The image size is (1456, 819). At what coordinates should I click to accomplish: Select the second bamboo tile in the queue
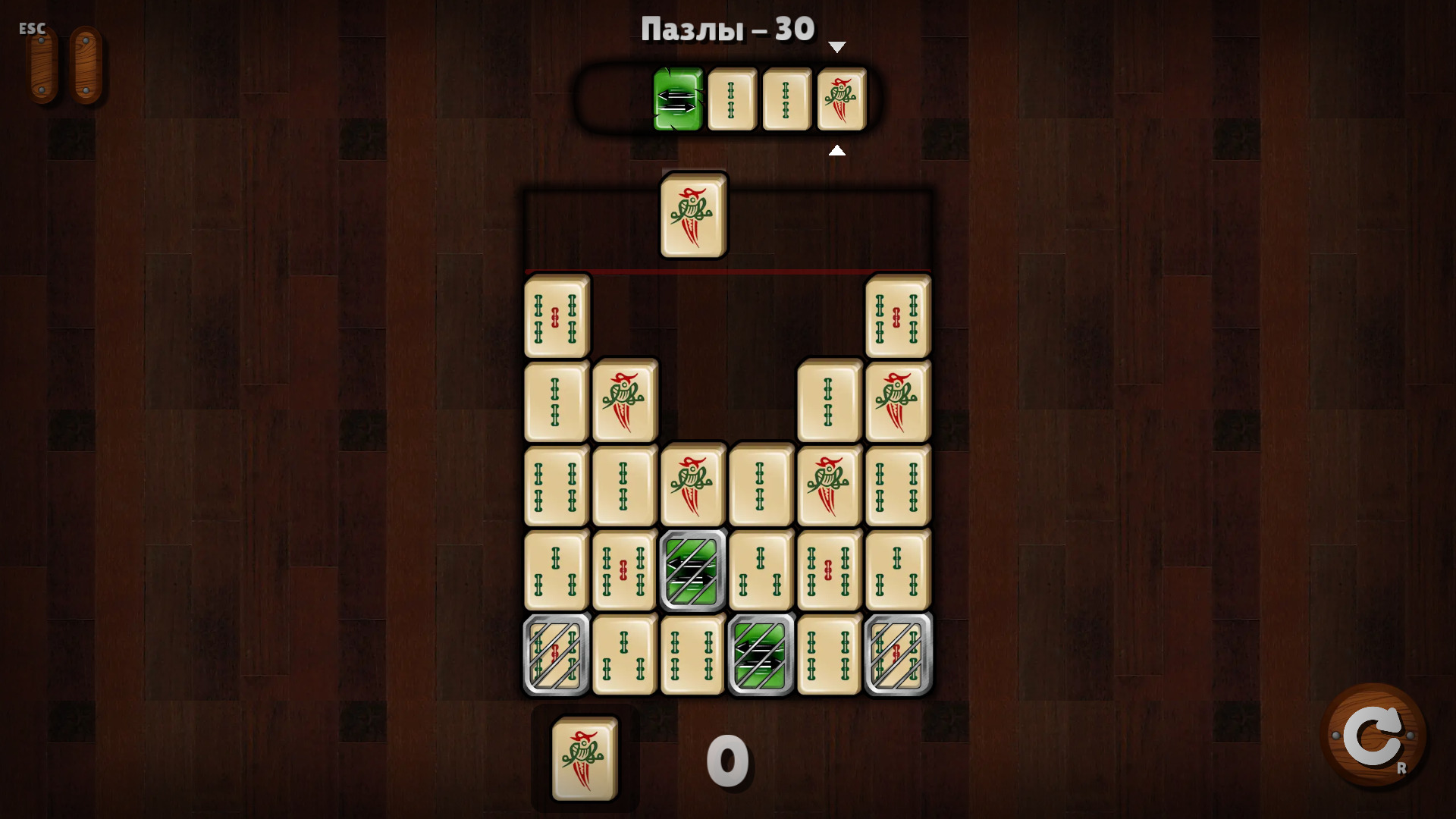pyautogui.click(x=786, y=100)
